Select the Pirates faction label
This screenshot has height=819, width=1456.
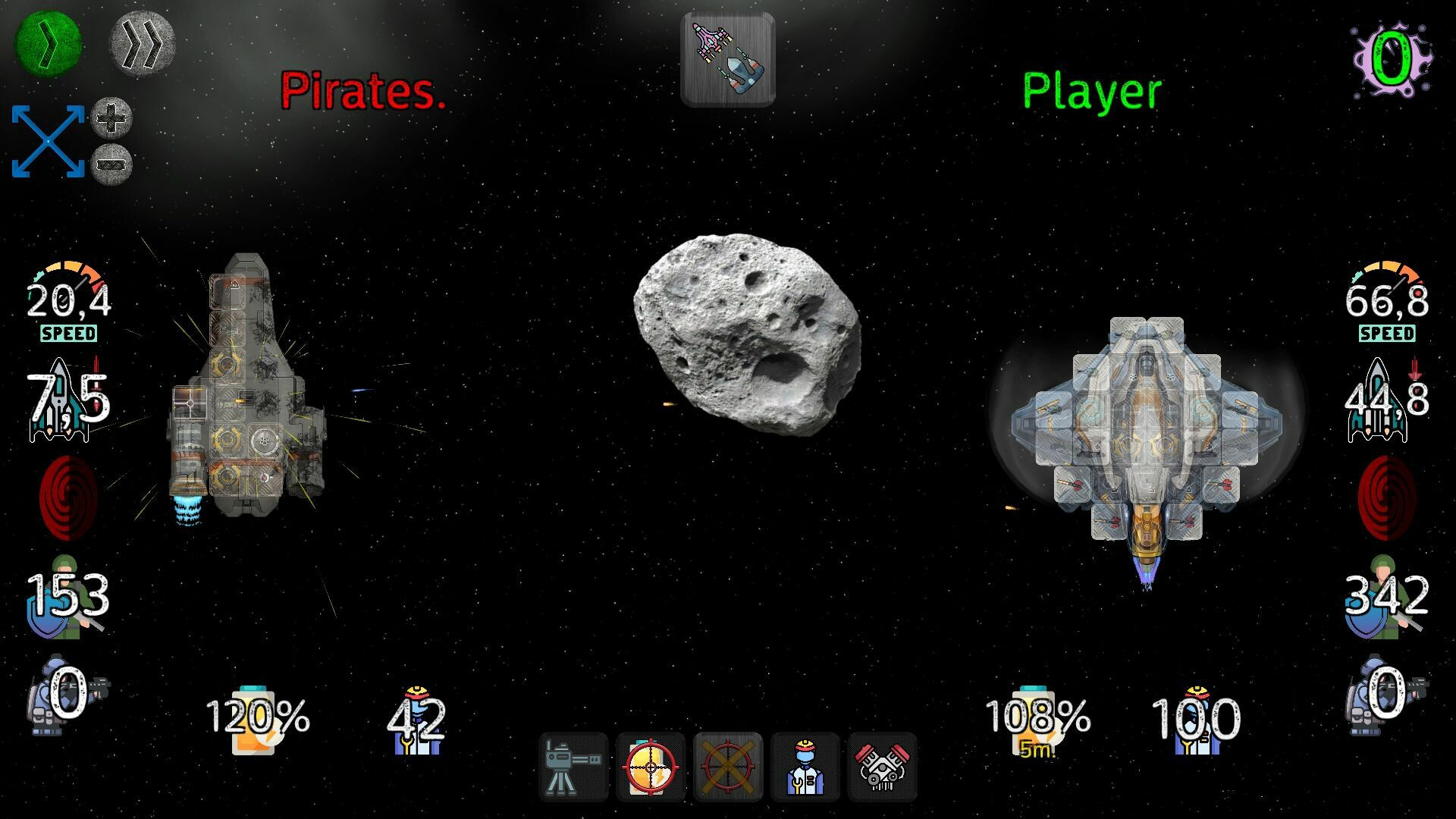(x=364, y=91)
